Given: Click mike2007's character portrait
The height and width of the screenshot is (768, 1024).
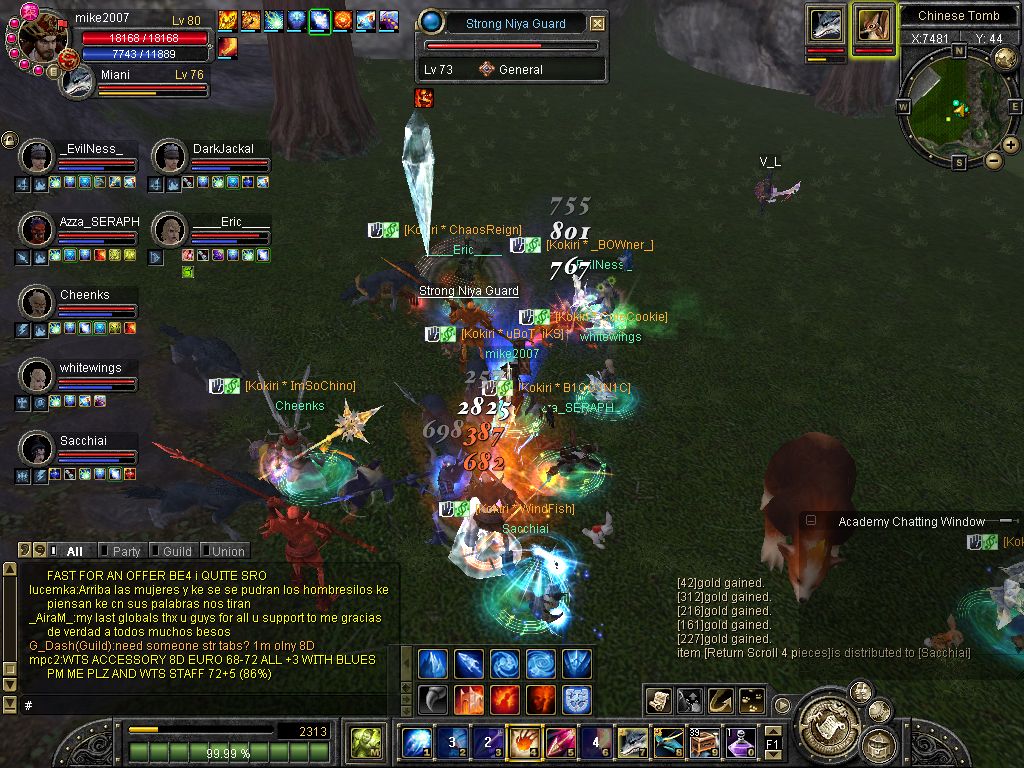Looking at the screenshot, I should coord(42,36).
